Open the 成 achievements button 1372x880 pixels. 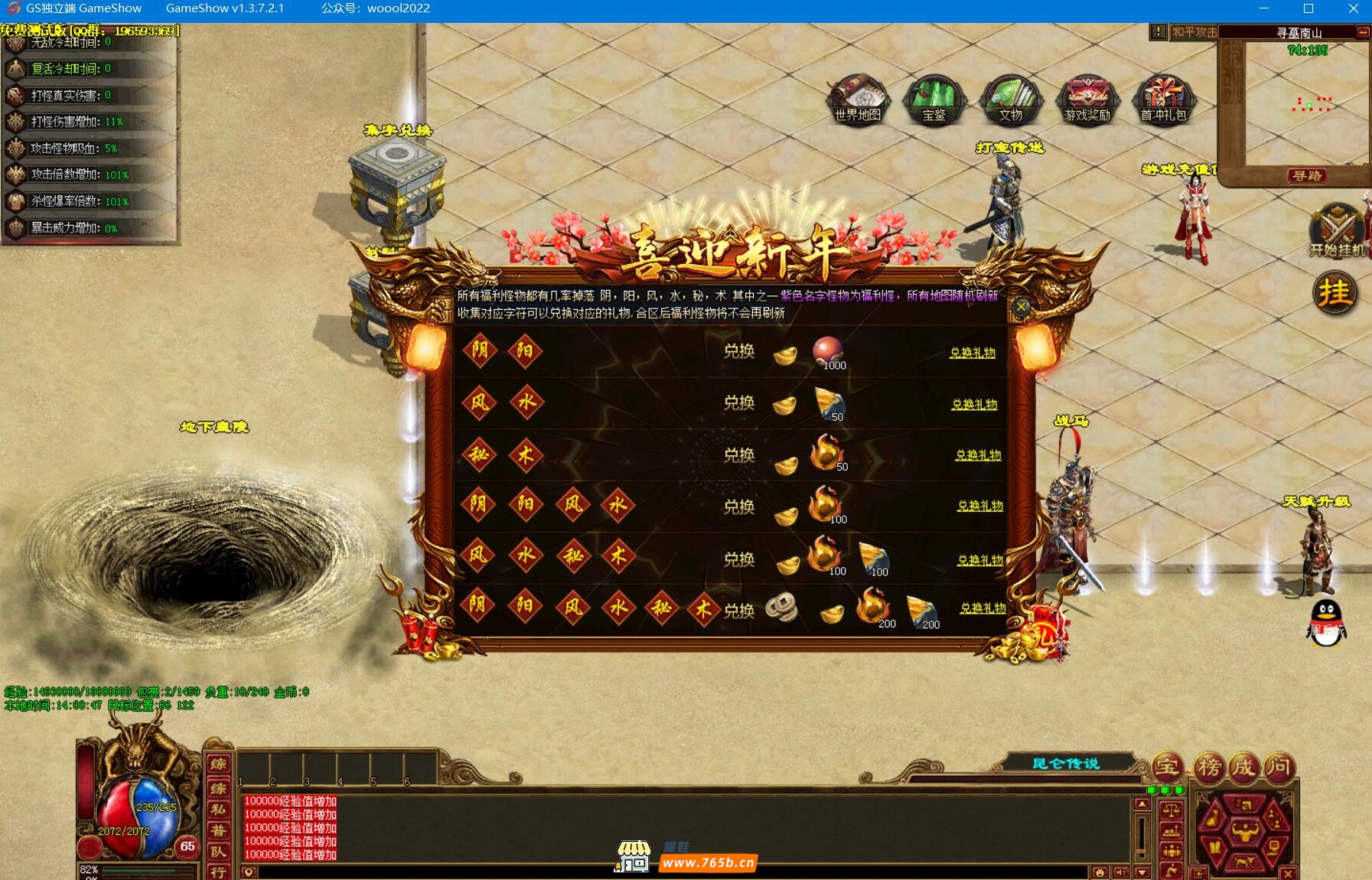coord(1243,766)
